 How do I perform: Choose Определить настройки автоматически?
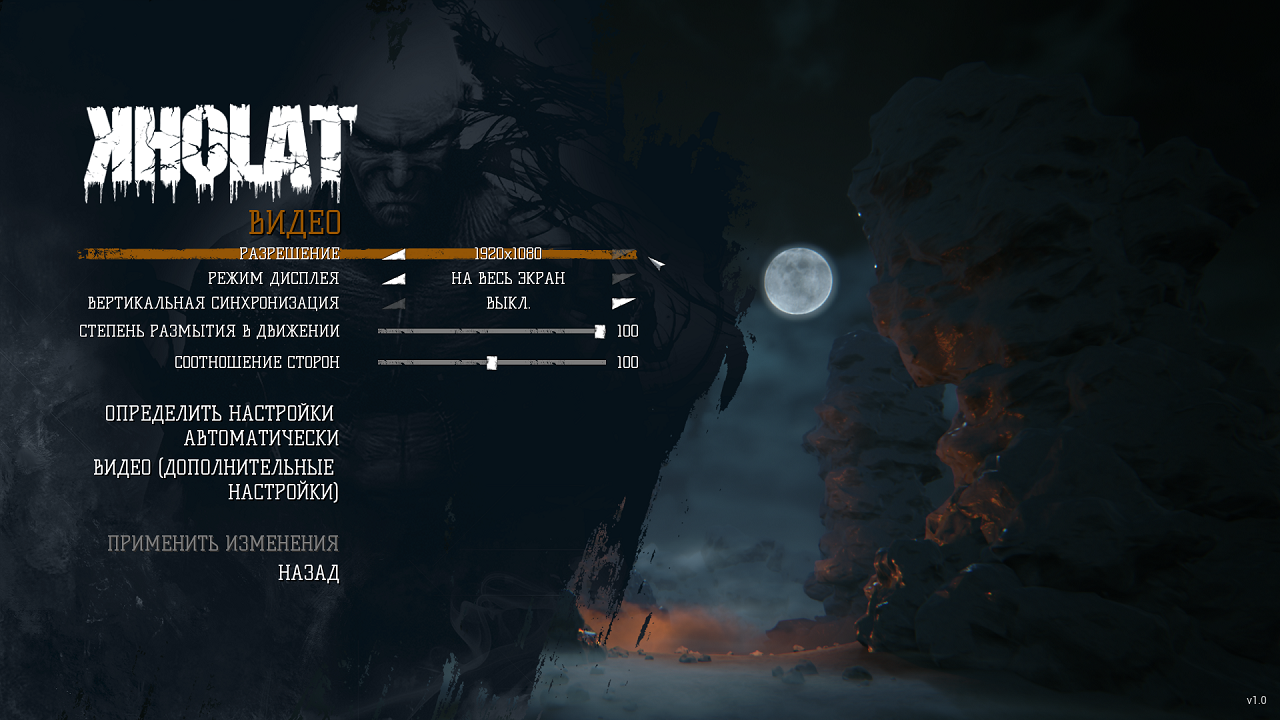point(222,426)
